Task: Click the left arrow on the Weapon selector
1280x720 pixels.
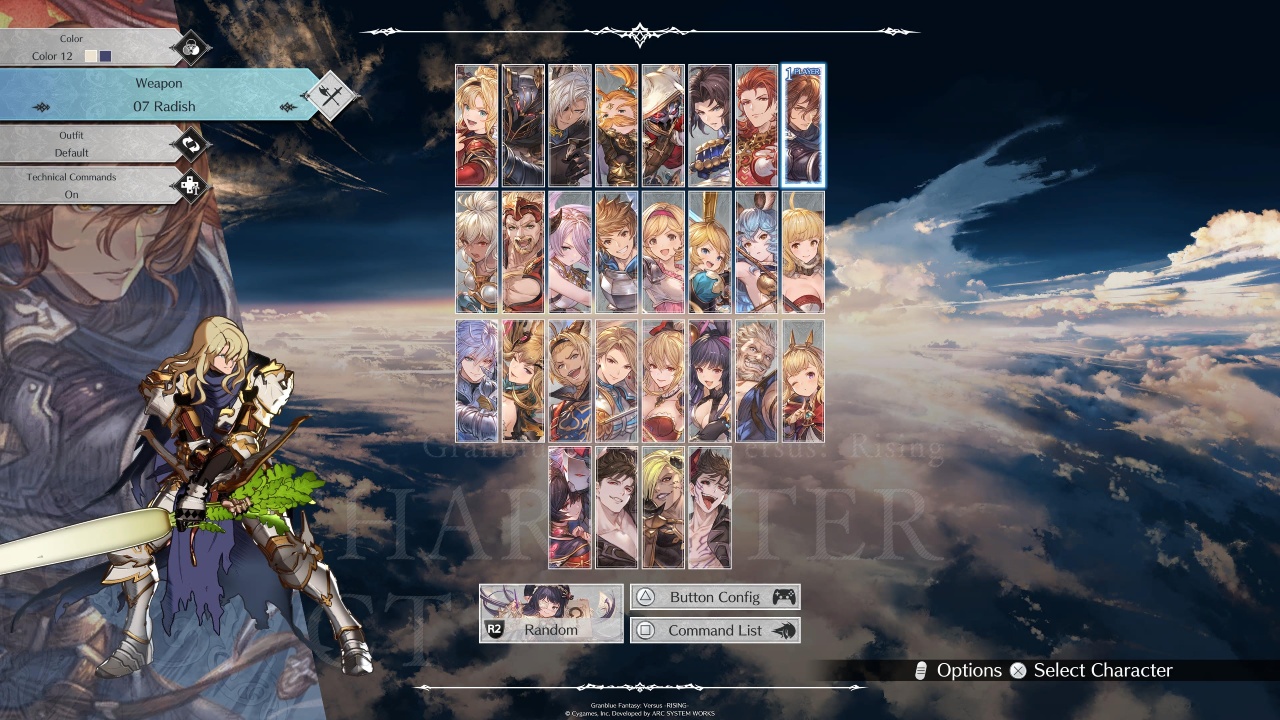Action: [x=40, y=106]
